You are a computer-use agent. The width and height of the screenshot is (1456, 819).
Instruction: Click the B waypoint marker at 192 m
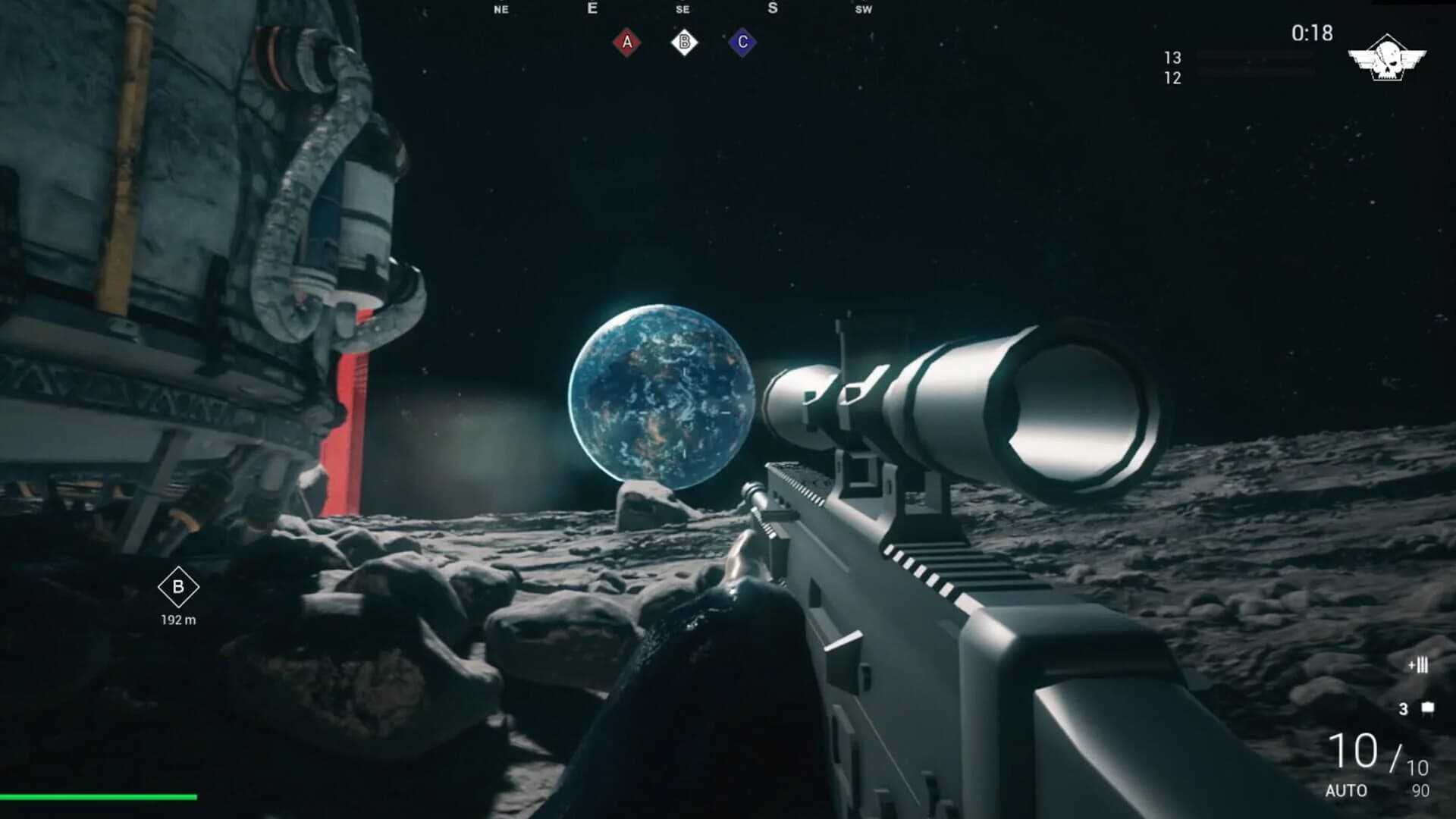pos(179,587)
